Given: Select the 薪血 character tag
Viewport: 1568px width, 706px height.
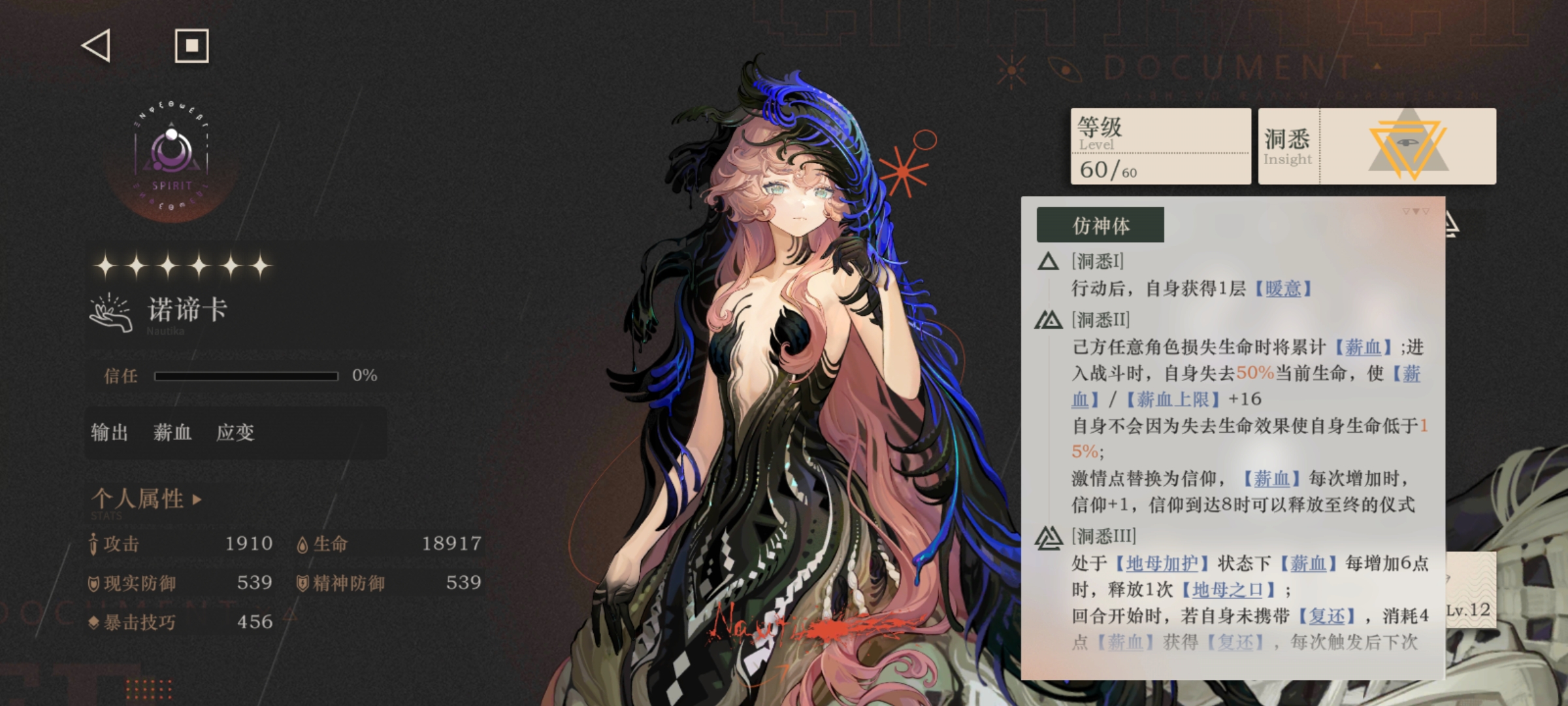Looking at the screenshot, I should tap(172, 433).
